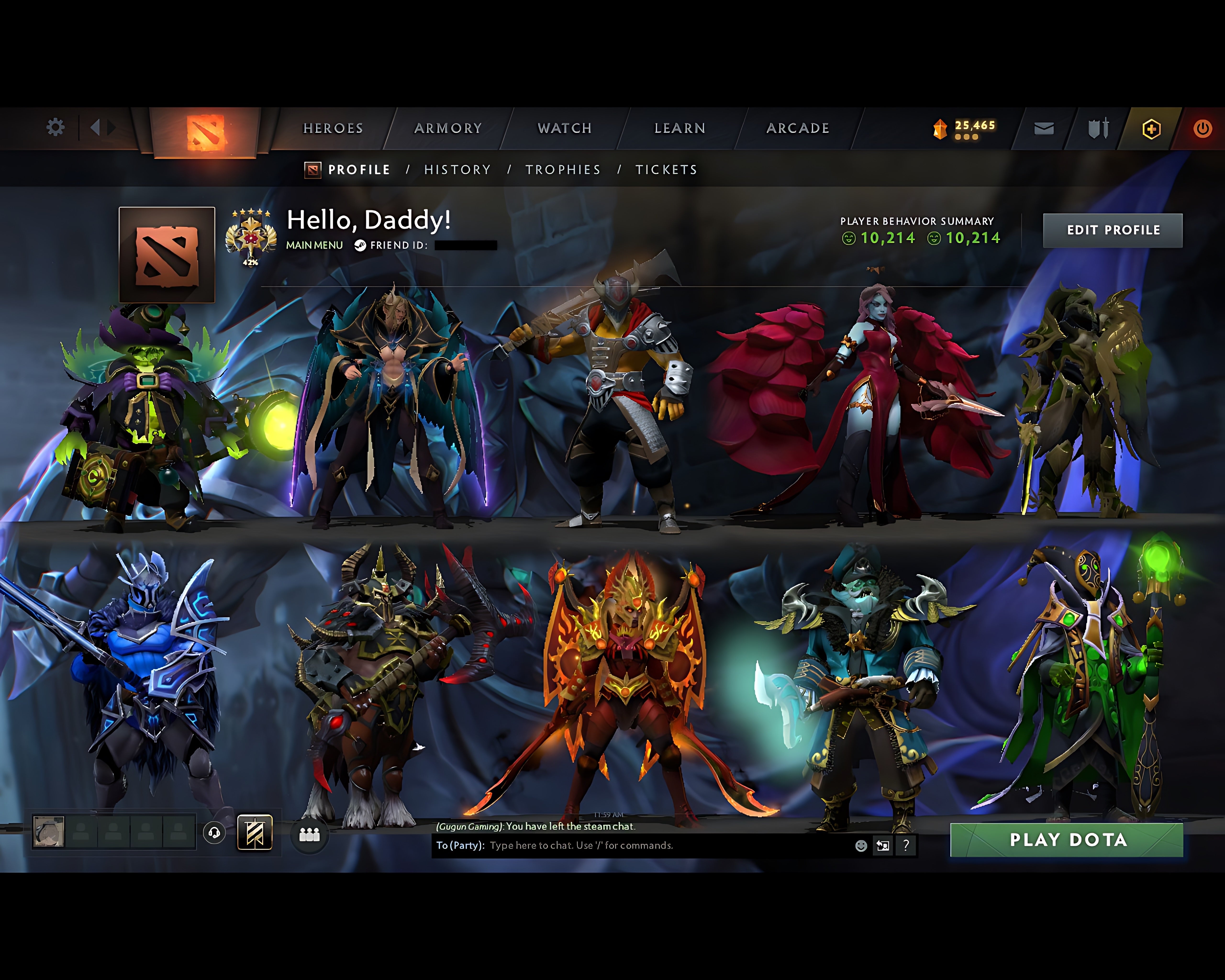Screen dimensions: 1225x980
Task: Click the chat help question mark
Action: pyautogui.click(x=906, y=845)
